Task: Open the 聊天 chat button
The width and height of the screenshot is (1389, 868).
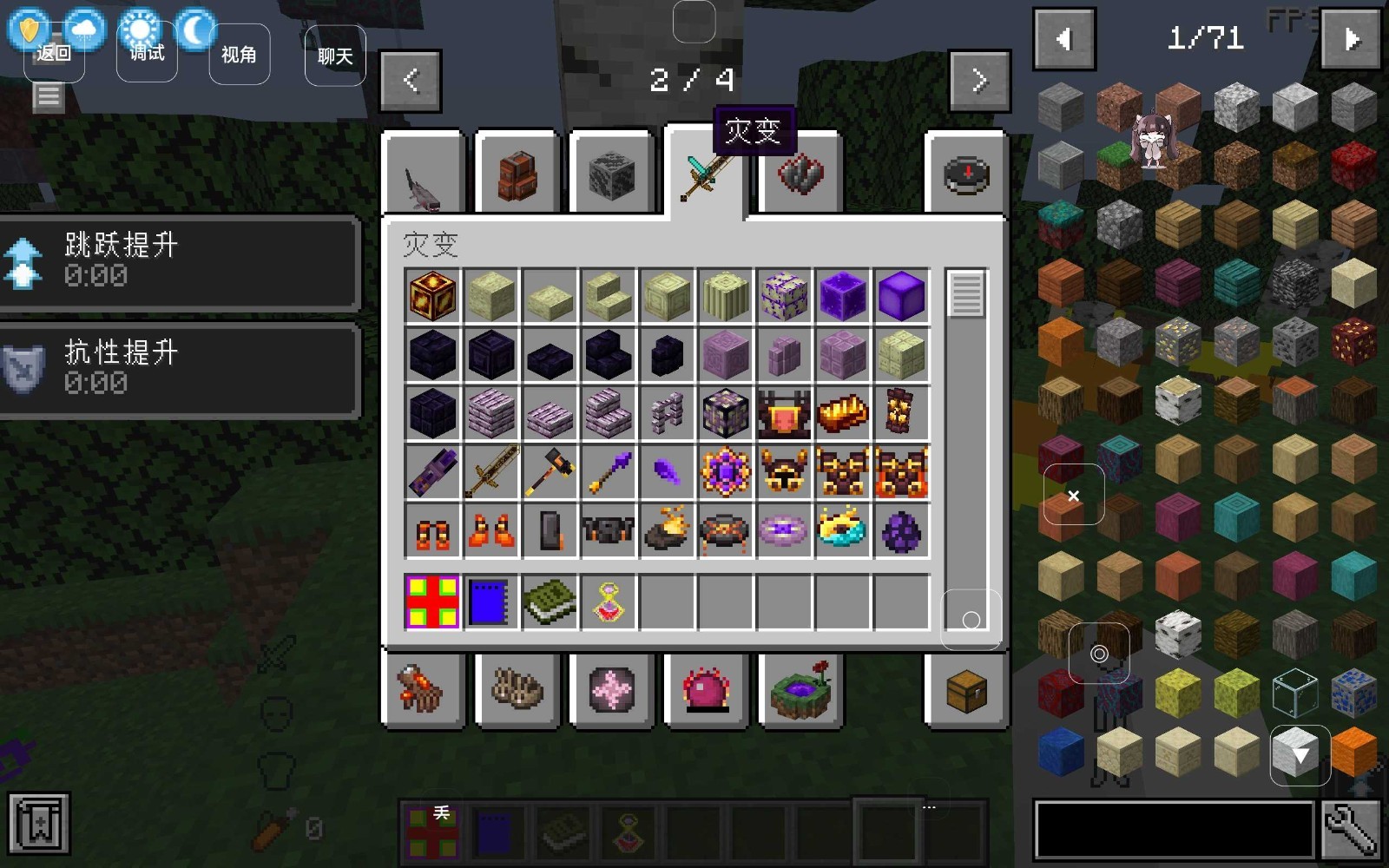Action: click(x=335, y=56)
